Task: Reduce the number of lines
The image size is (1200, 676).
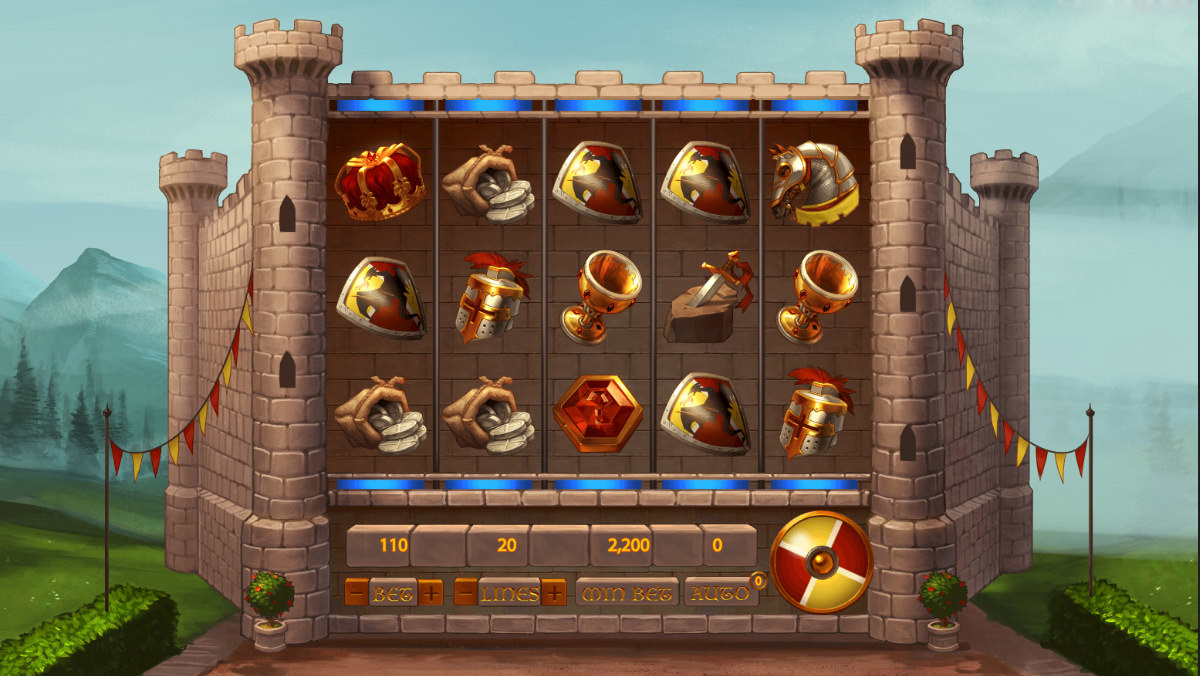Action: pyautogui.click(x=465, y=593)
